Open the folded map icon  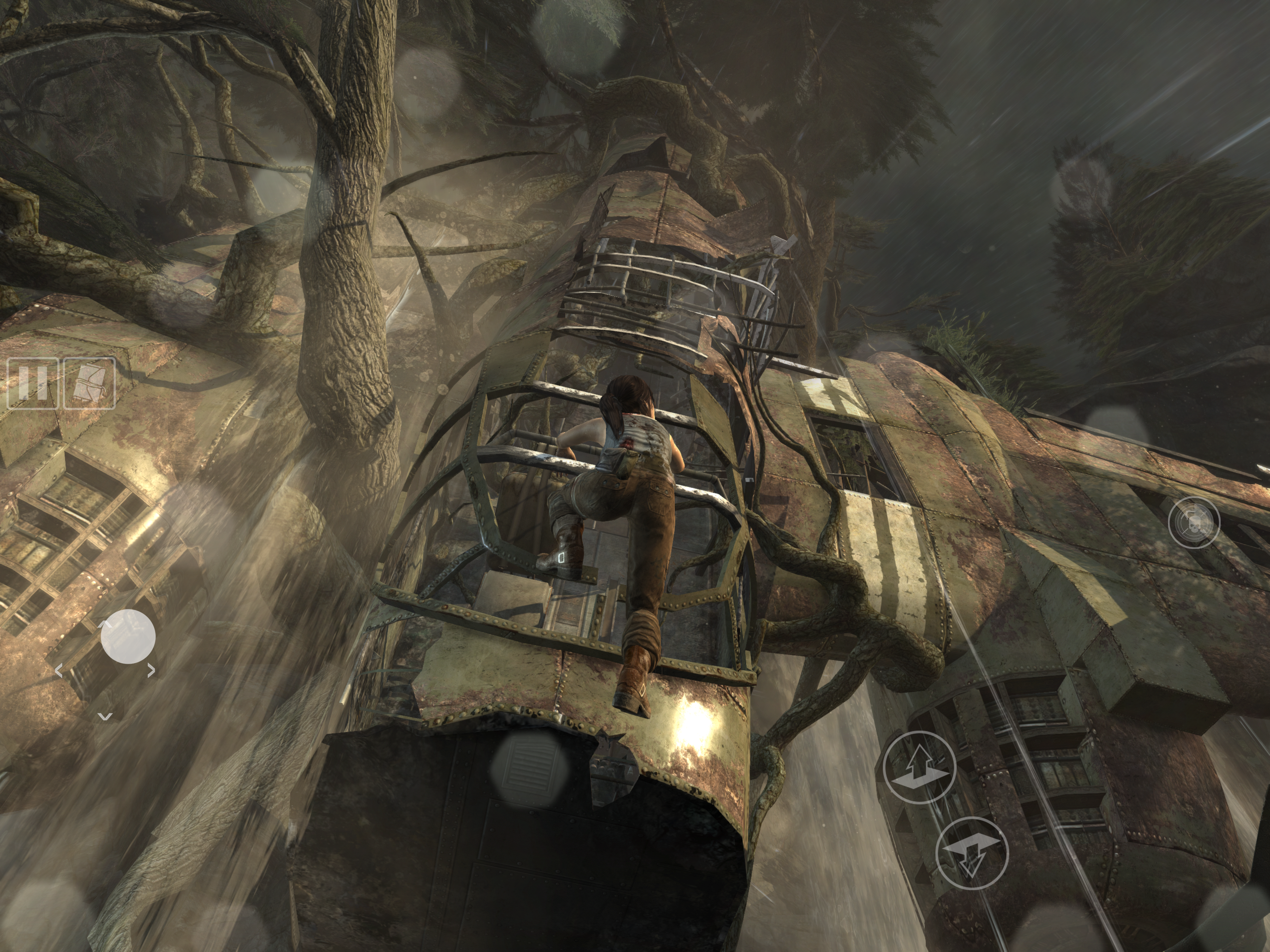89,383
